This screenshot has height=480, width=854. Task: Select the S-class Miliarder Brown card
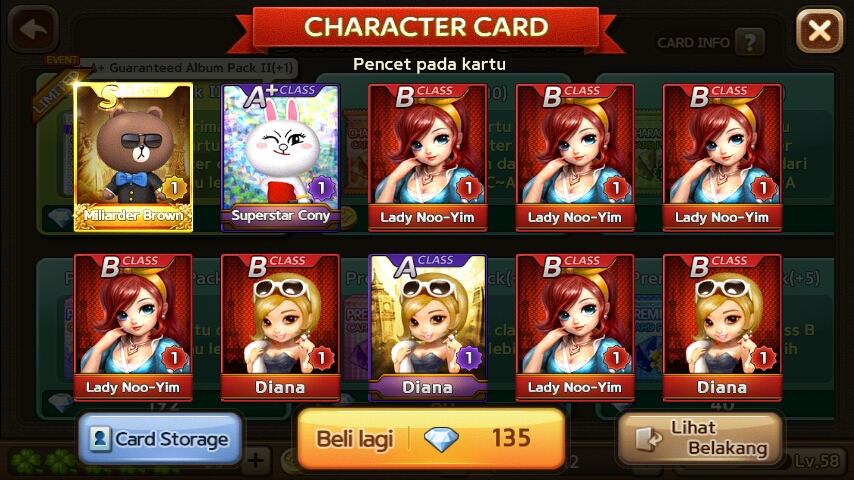(133, 156)
